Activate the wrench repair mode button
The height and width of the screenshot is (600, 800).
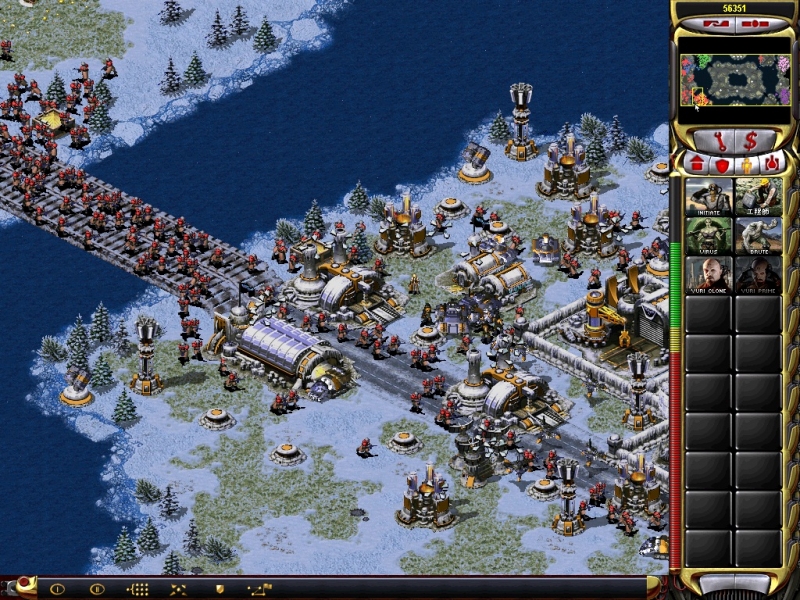716,140
